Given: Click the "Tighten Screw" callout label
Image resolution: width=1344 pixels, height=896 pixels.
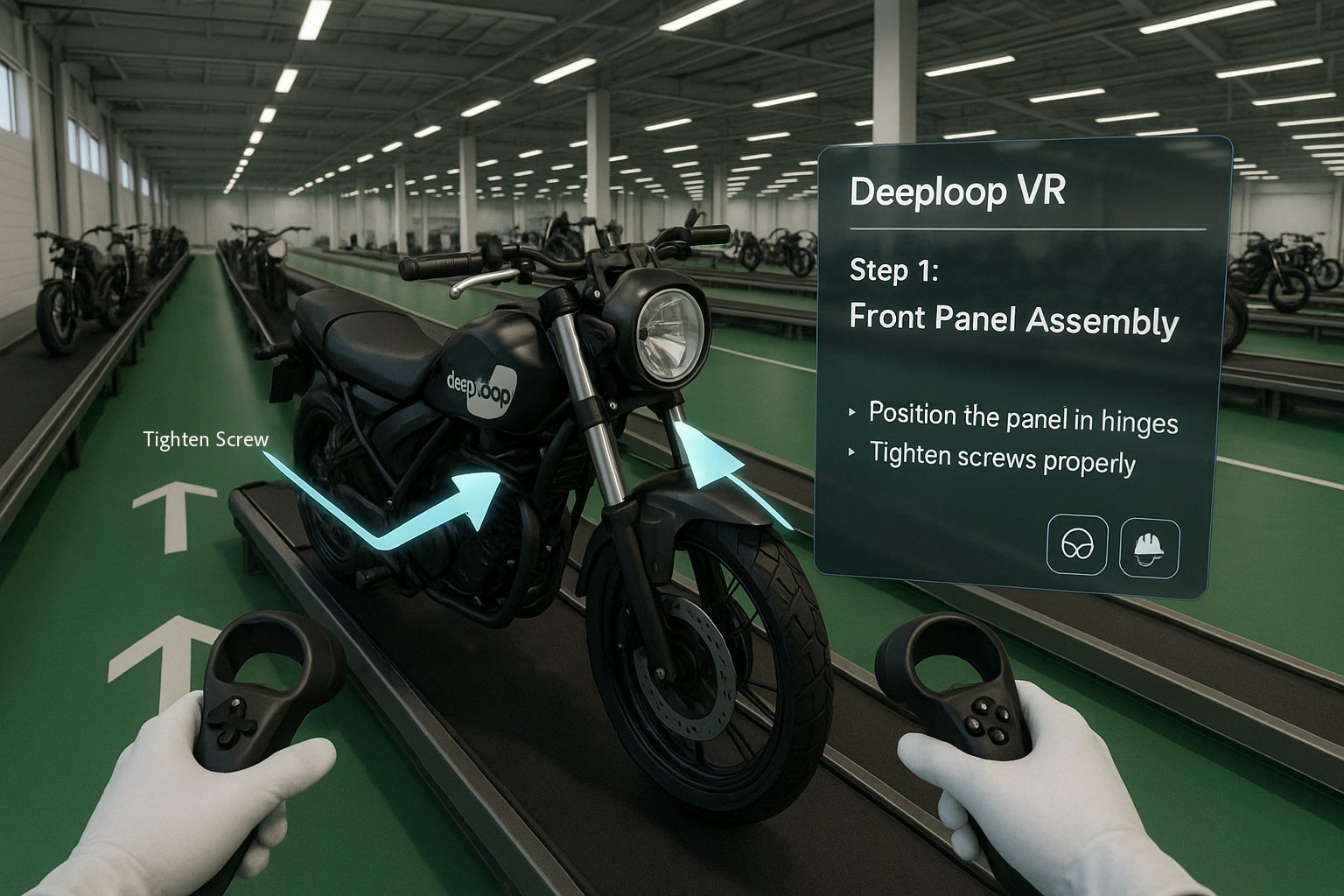Looking at the screenshot, I should tap(206, 439).
